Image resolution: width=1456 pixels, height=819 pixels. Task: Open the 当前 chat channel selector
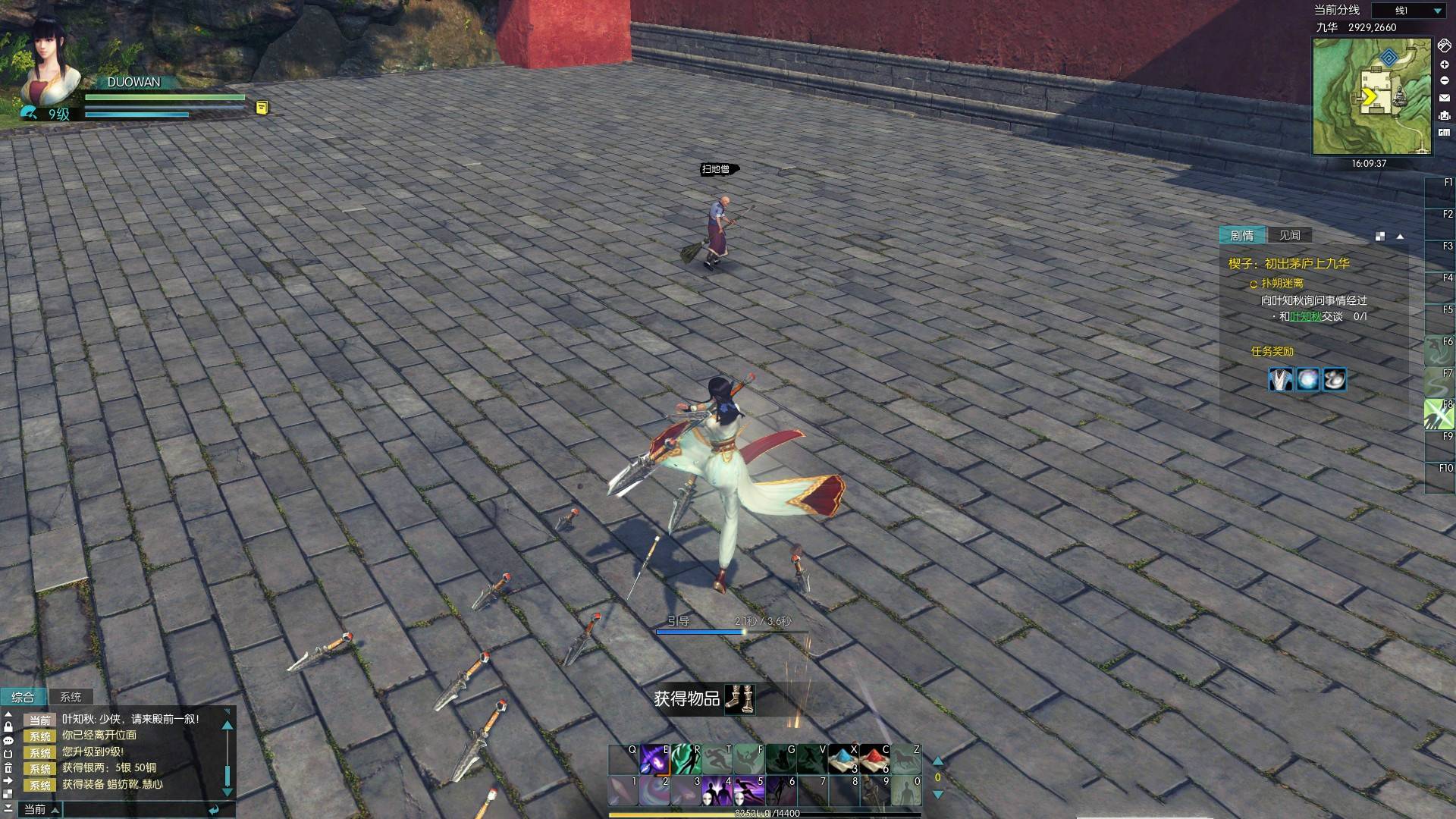point(41,809)
